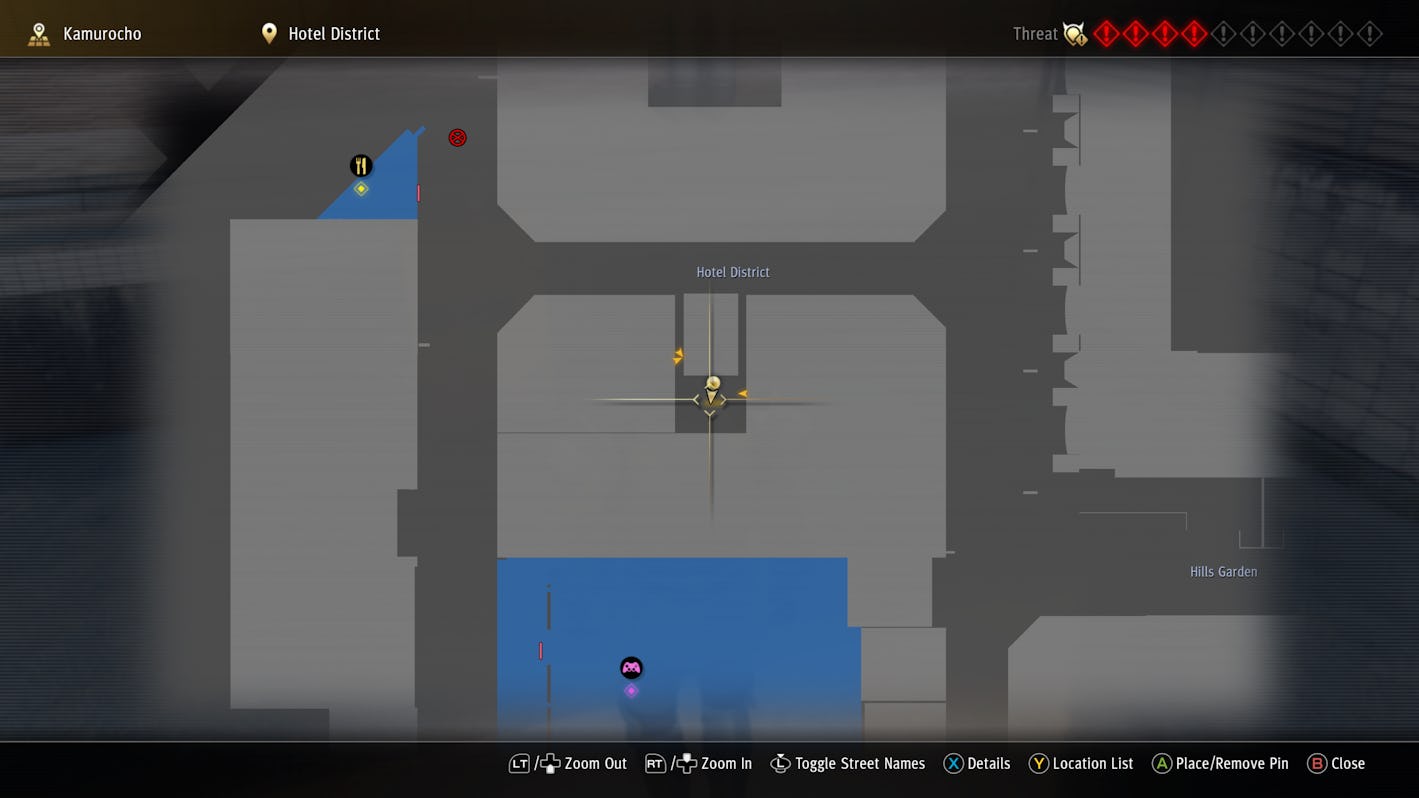This screenshot has width=1419, height=798.
Task: Click the Hotel District street name text
Action: [x=732, y=271]
